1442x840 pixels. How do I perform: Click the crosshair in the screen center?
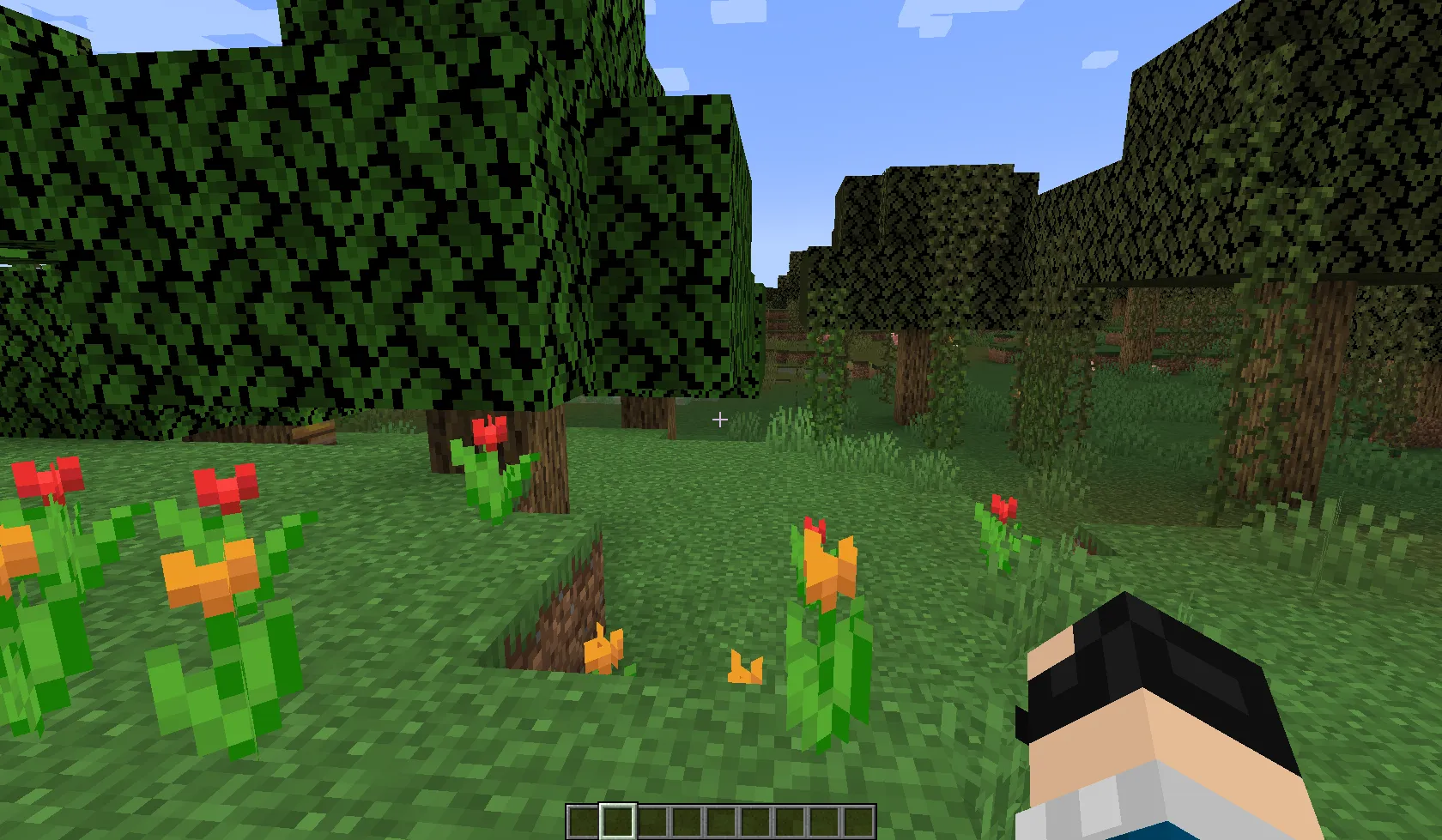tap(719, 420)
